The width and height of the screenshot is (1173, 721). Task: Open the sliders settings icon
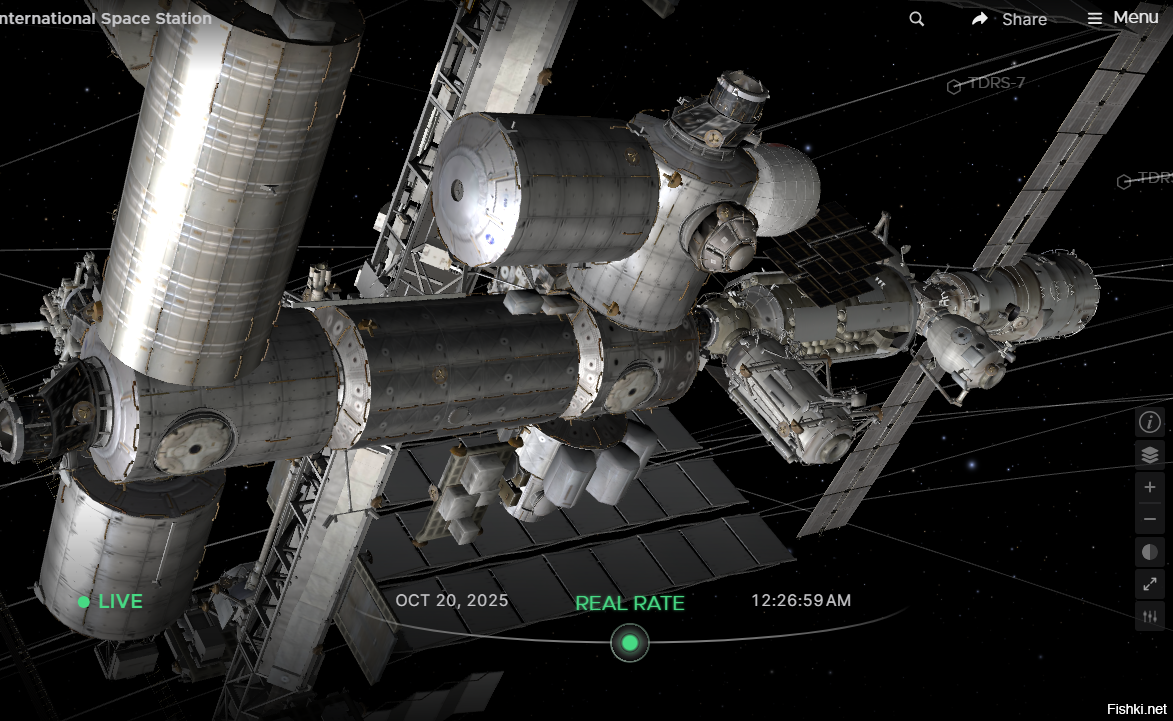tap(1150, 616)
